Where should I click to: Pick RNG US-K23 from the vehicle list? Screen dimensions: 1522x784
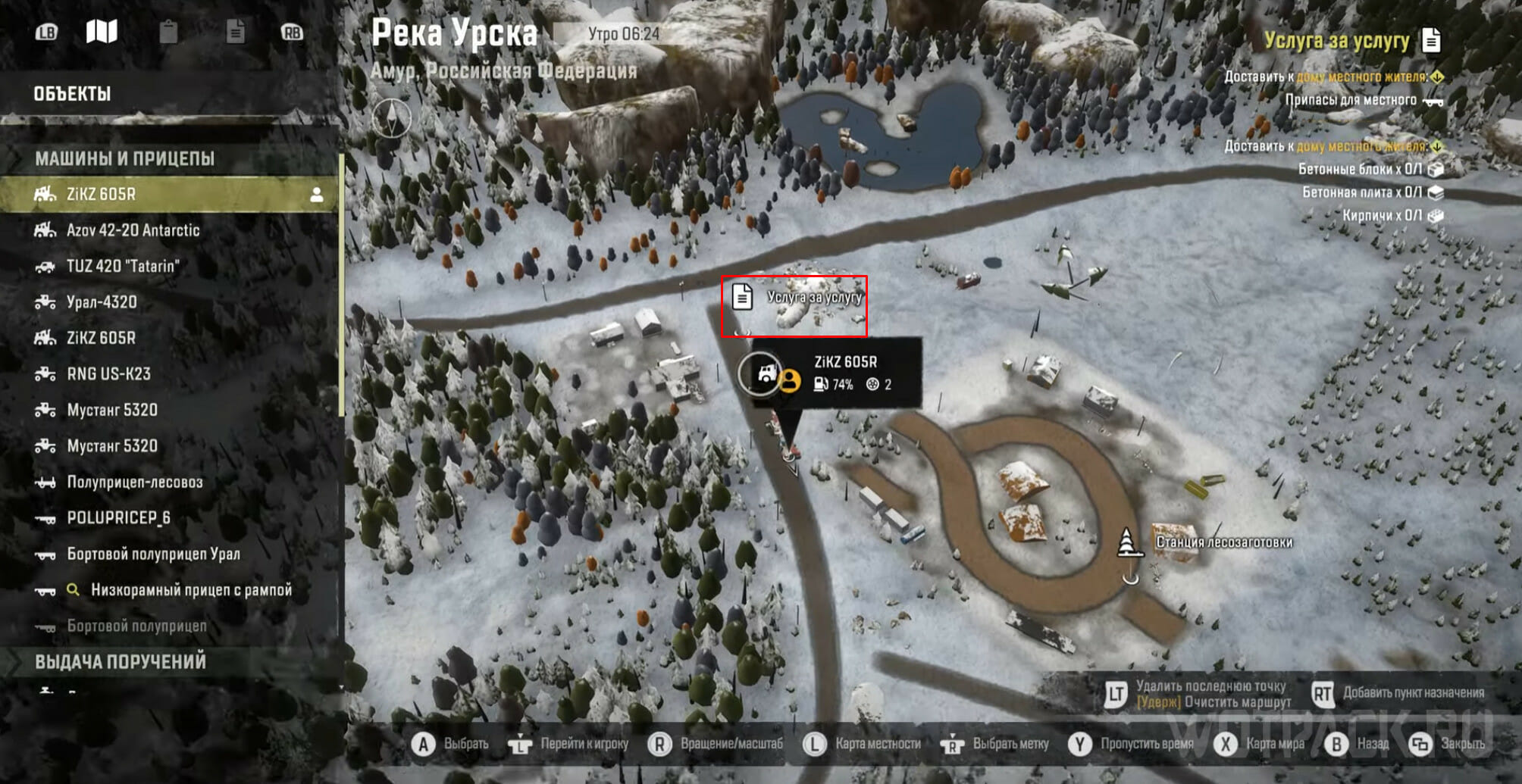tap(108, 374)
